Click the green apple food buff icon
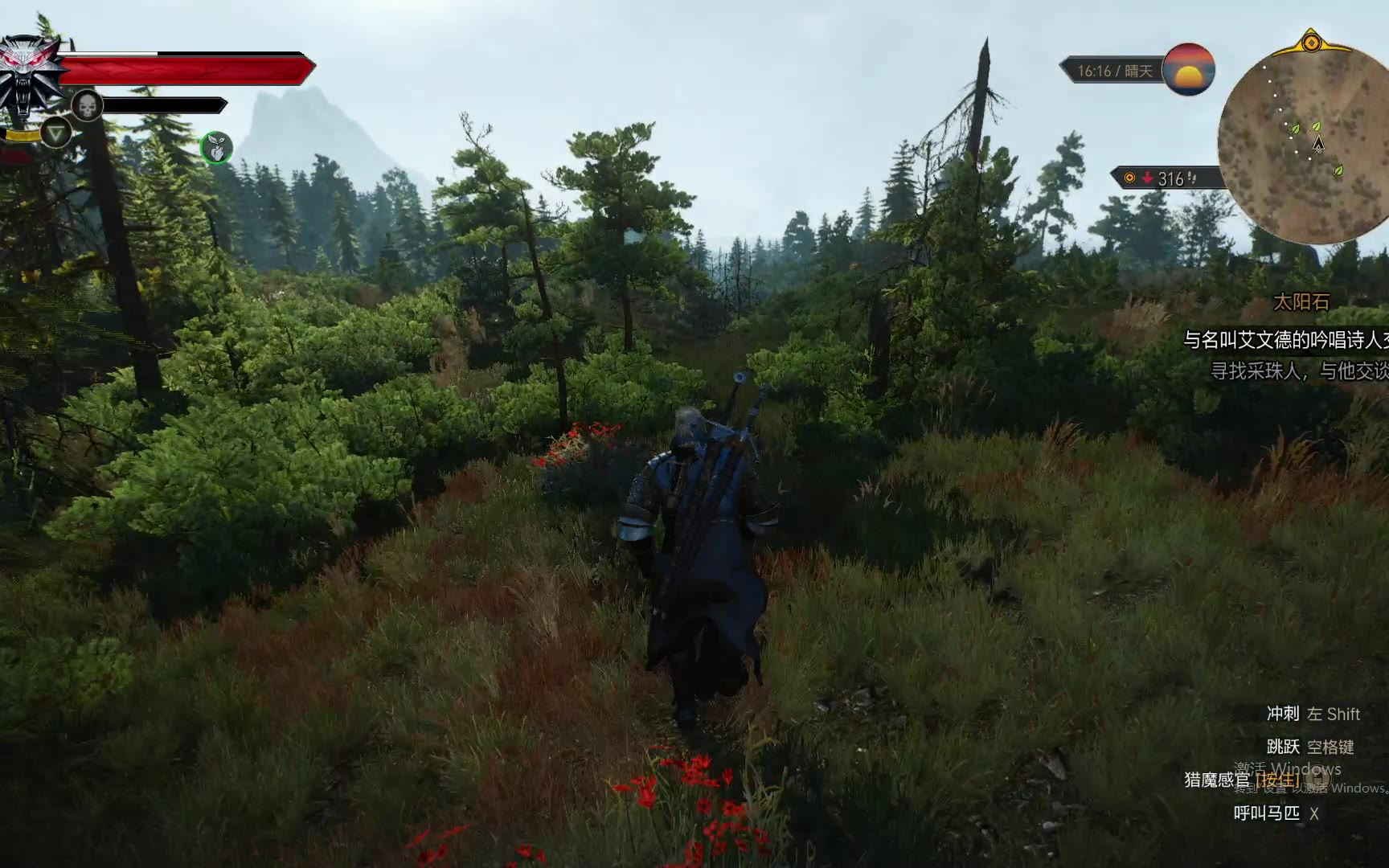The width and height of the screenshot is (1389, 868). pos(216,148)
